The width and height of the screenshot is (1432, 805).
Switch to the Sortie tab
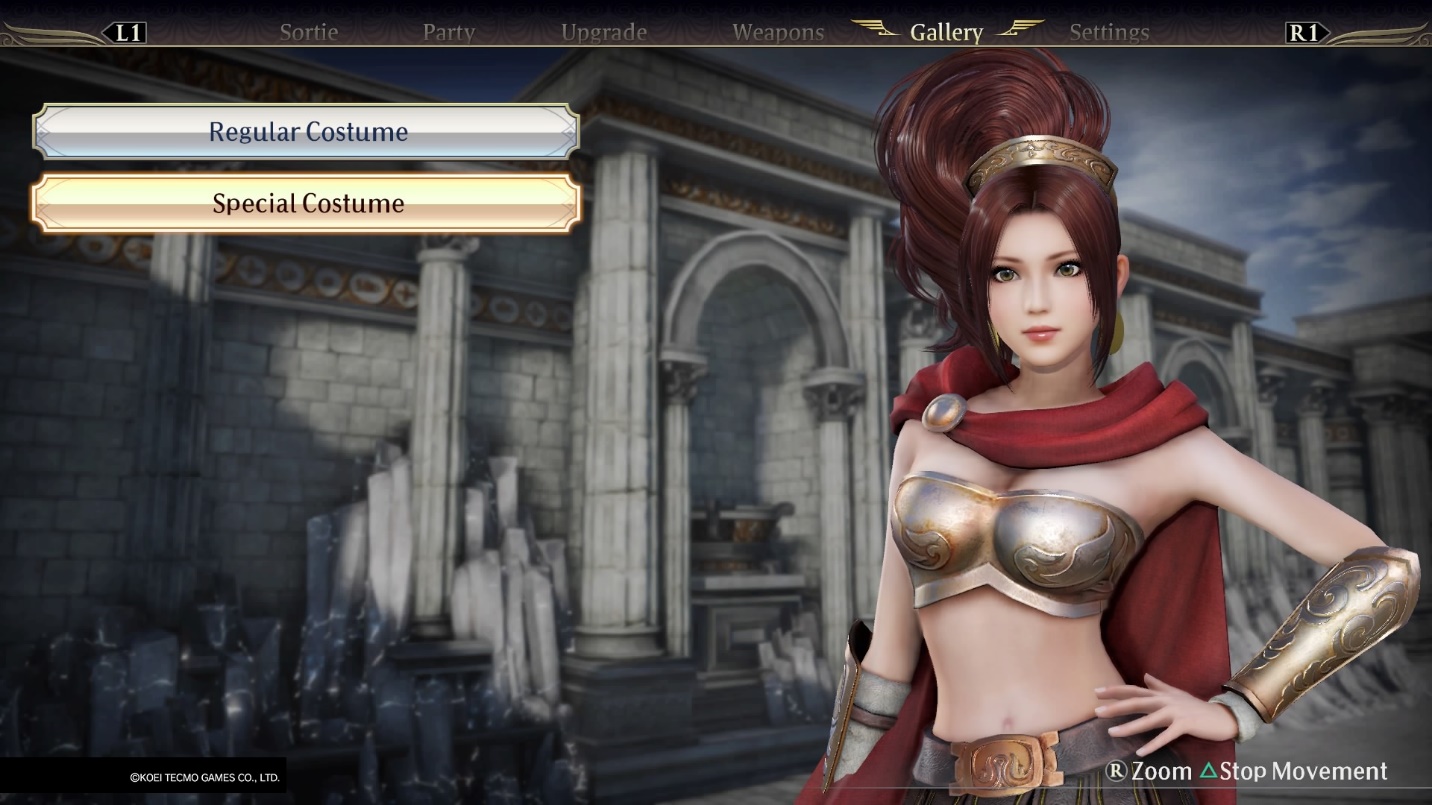(309, 32)
